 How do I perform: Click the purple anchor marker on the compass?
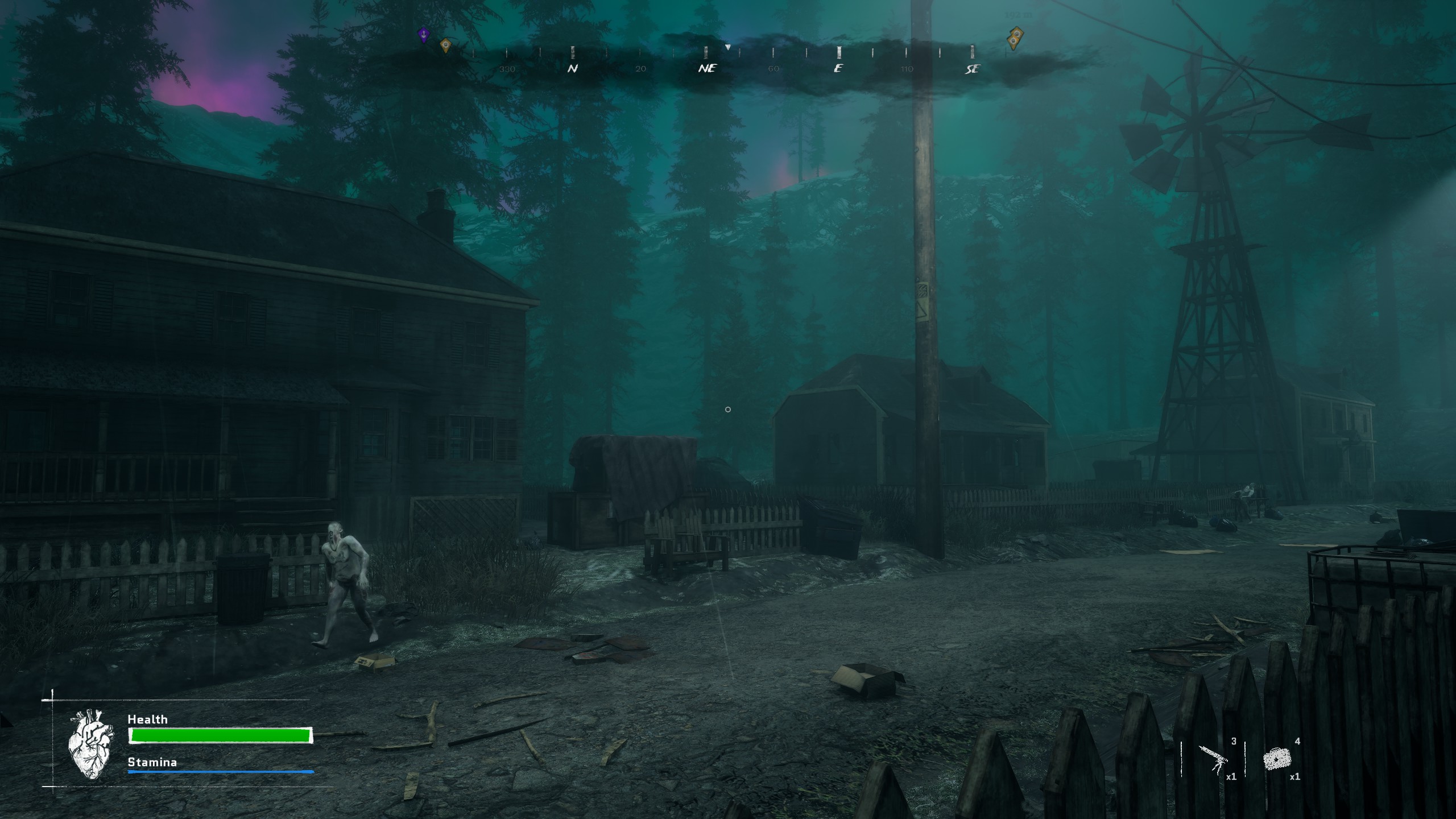click(x=423, y=35)
